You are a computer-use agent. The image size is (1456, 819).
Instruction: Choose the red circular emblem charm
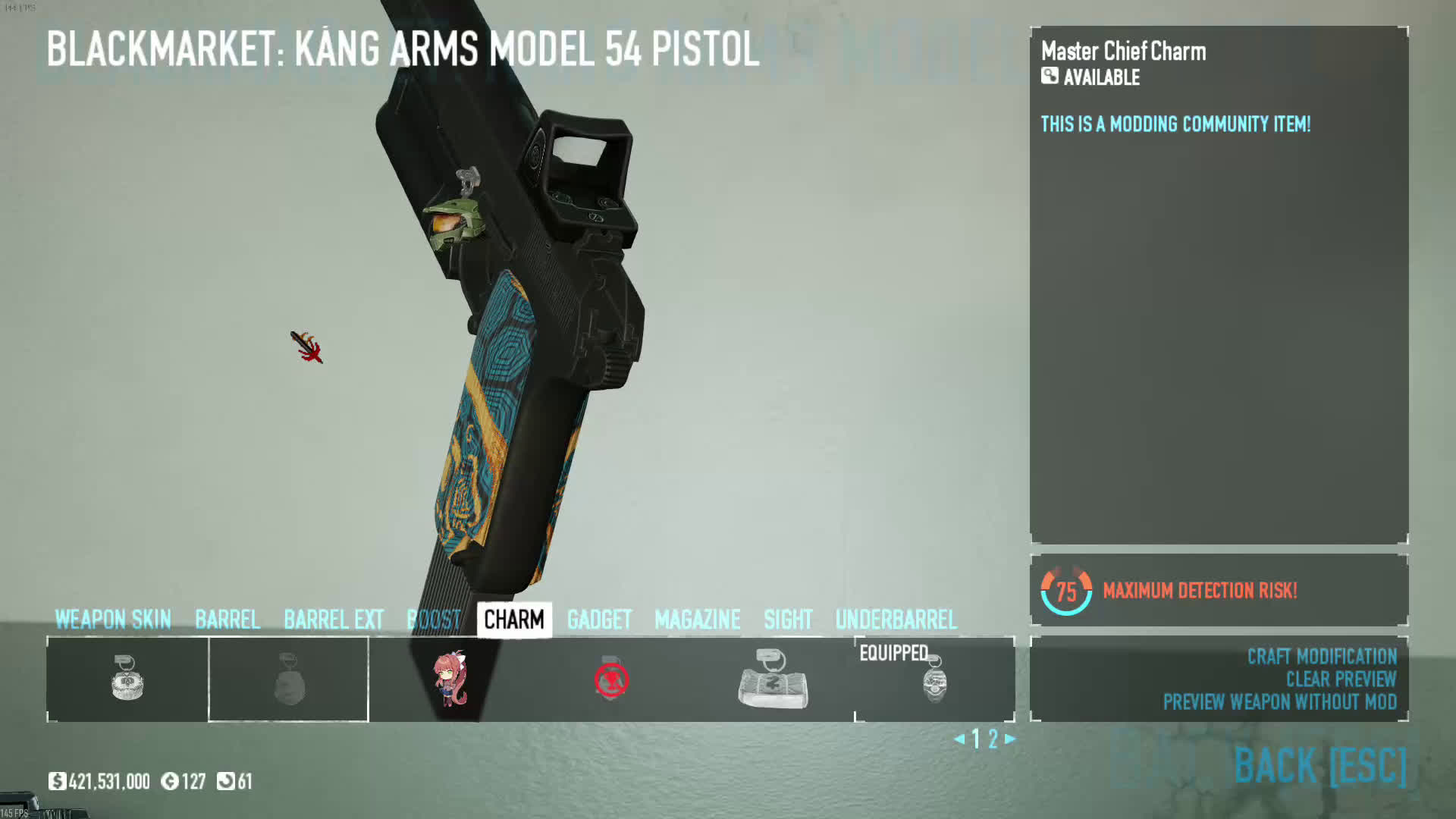click(x=611, y=679)
